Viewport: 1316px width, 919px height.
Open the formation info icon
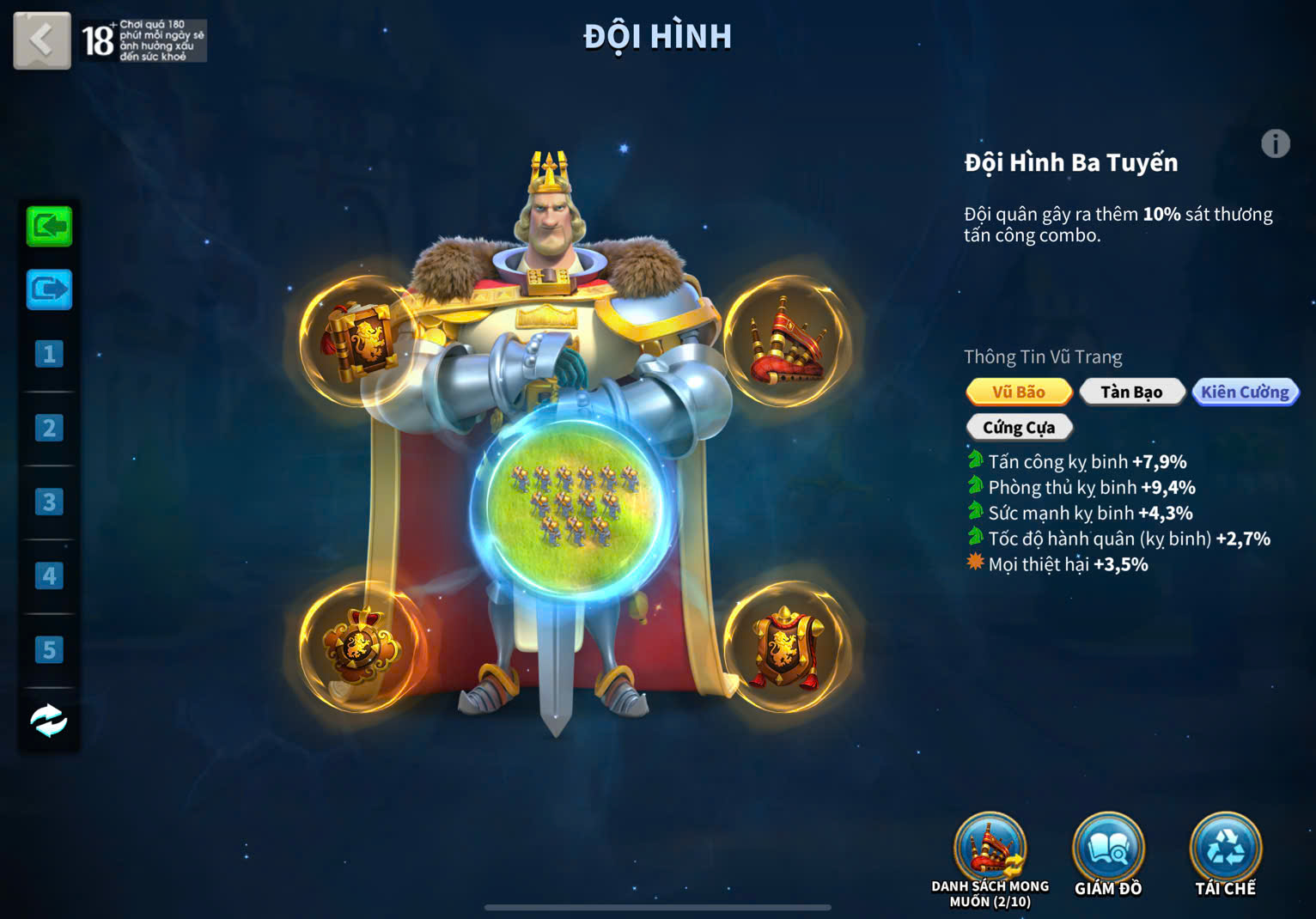[x=1275, y=143]
